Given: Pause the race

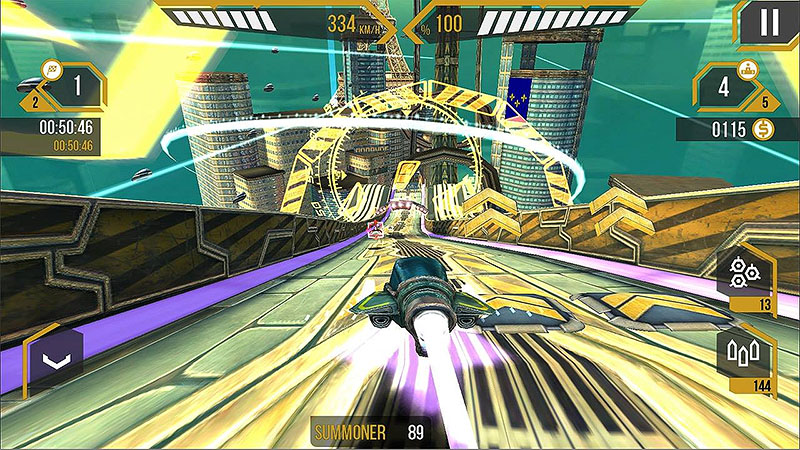Looking at the screenshot, I should pos(768,23).
